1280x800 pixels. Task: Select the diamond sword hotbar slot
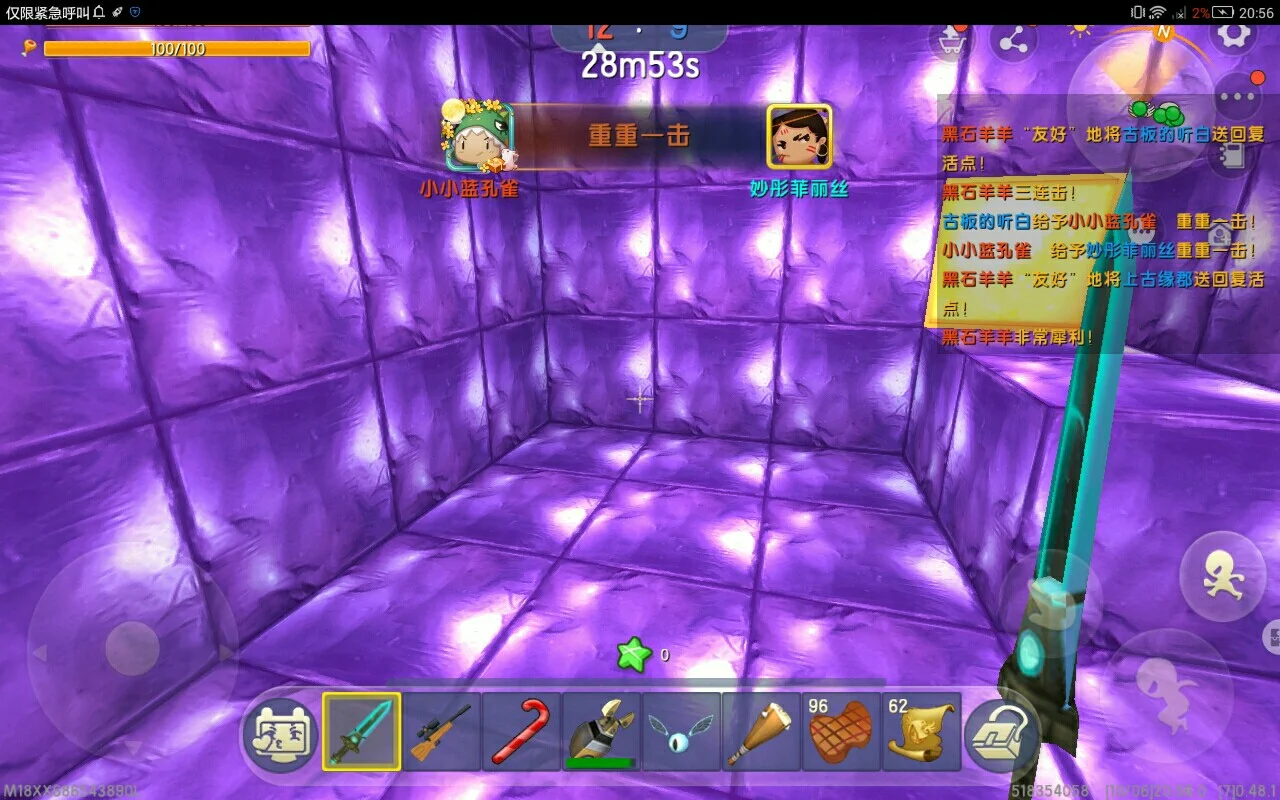(x=361, y=732)
